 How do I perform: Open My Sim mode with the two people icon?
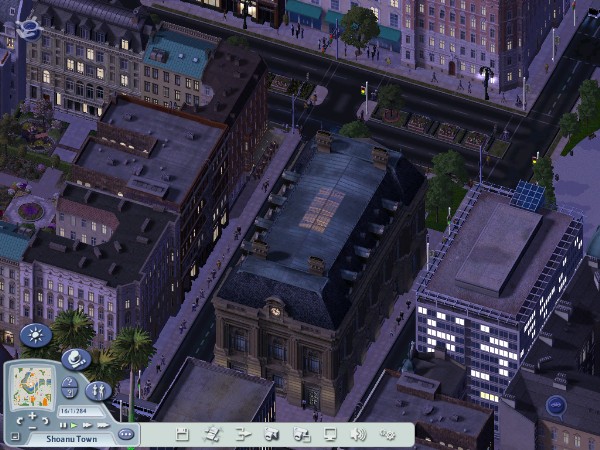click(98, 390)
